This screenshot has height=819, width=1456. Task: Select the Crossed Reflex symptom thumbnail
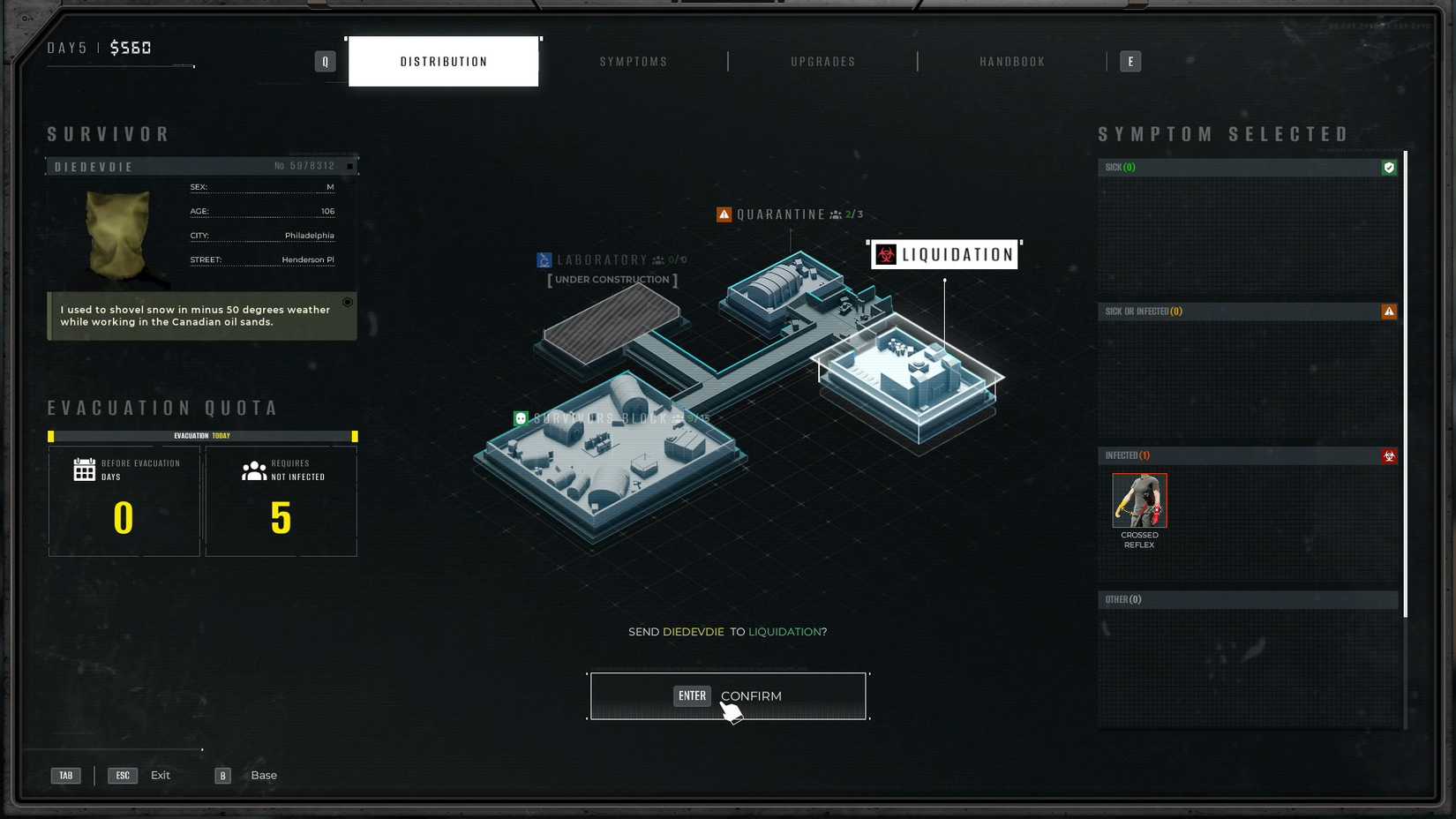click(x=1139, y=500)
